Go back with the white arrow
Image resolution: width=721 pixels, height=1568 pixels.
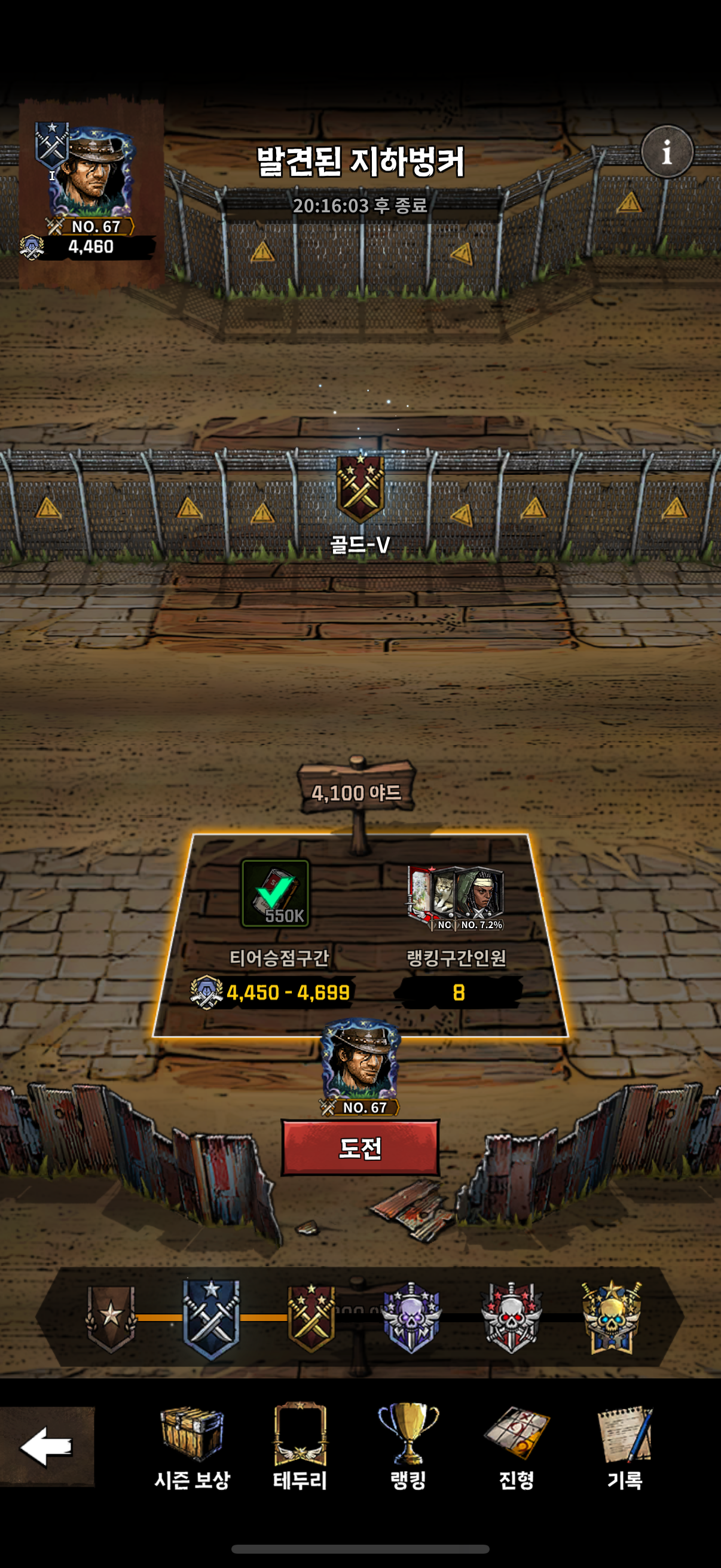tap(46, 1446)
